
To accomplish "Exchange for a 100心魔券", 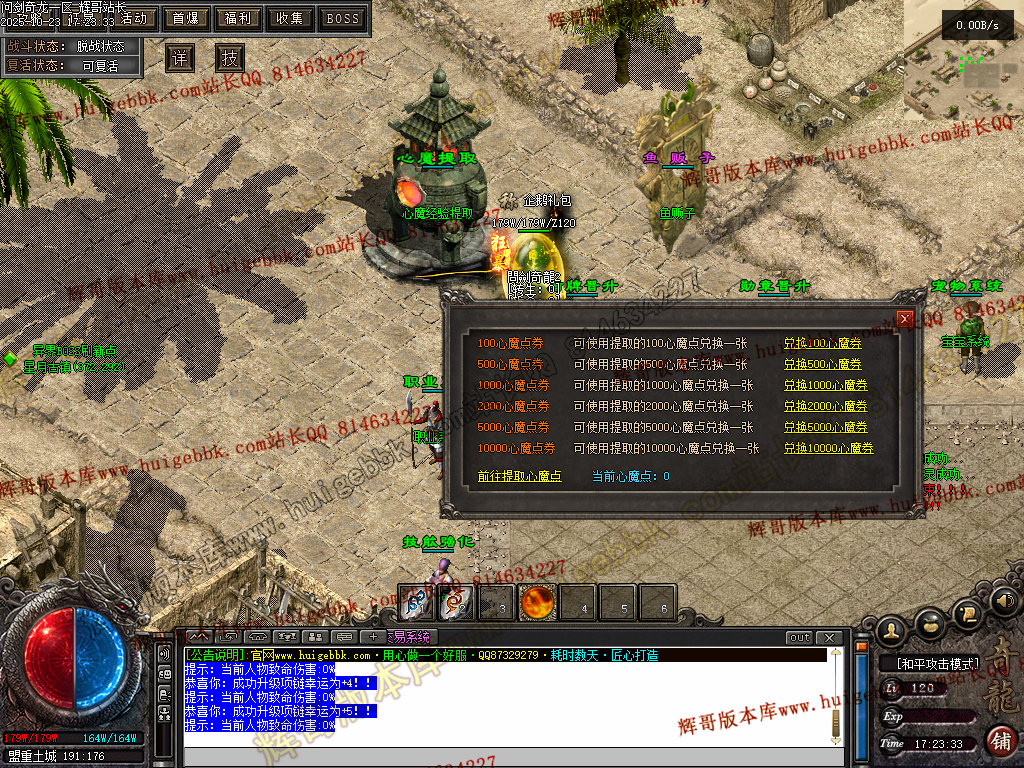I will coord(822,343).
